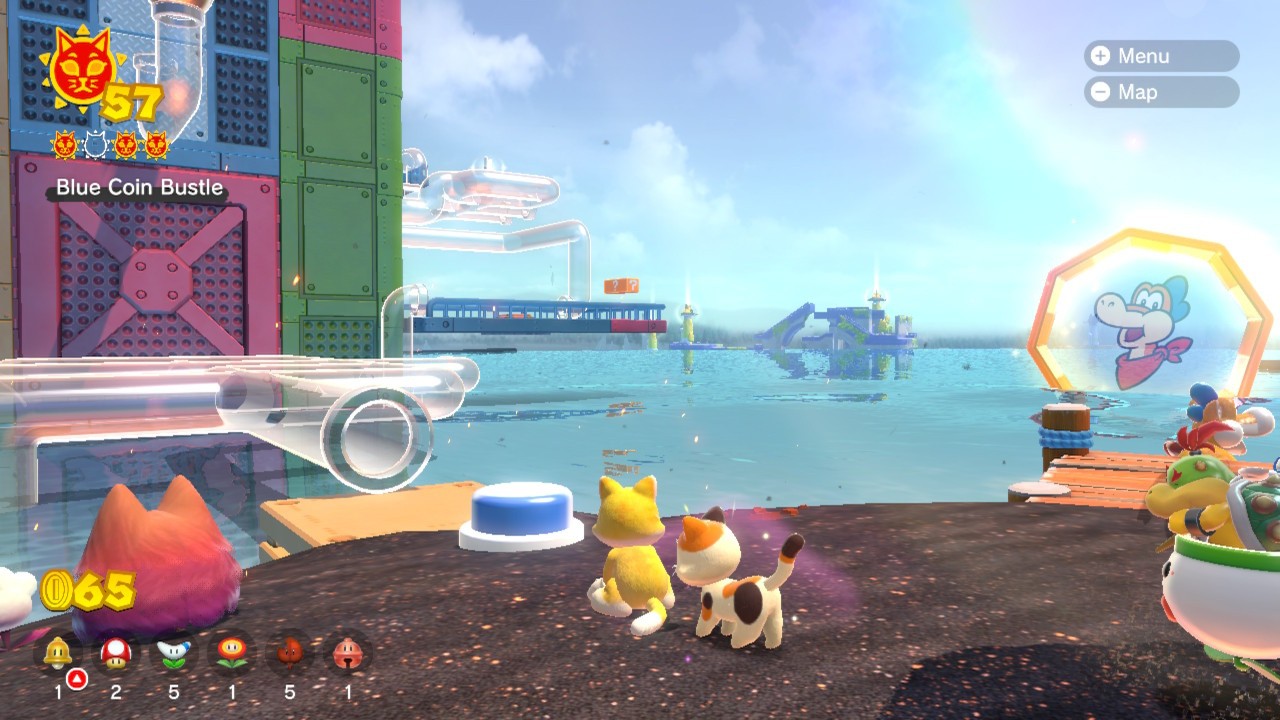1280x720 pixels.
Task: Click the Blue Coin Bustle objective label
Action: tap(140, 188)
